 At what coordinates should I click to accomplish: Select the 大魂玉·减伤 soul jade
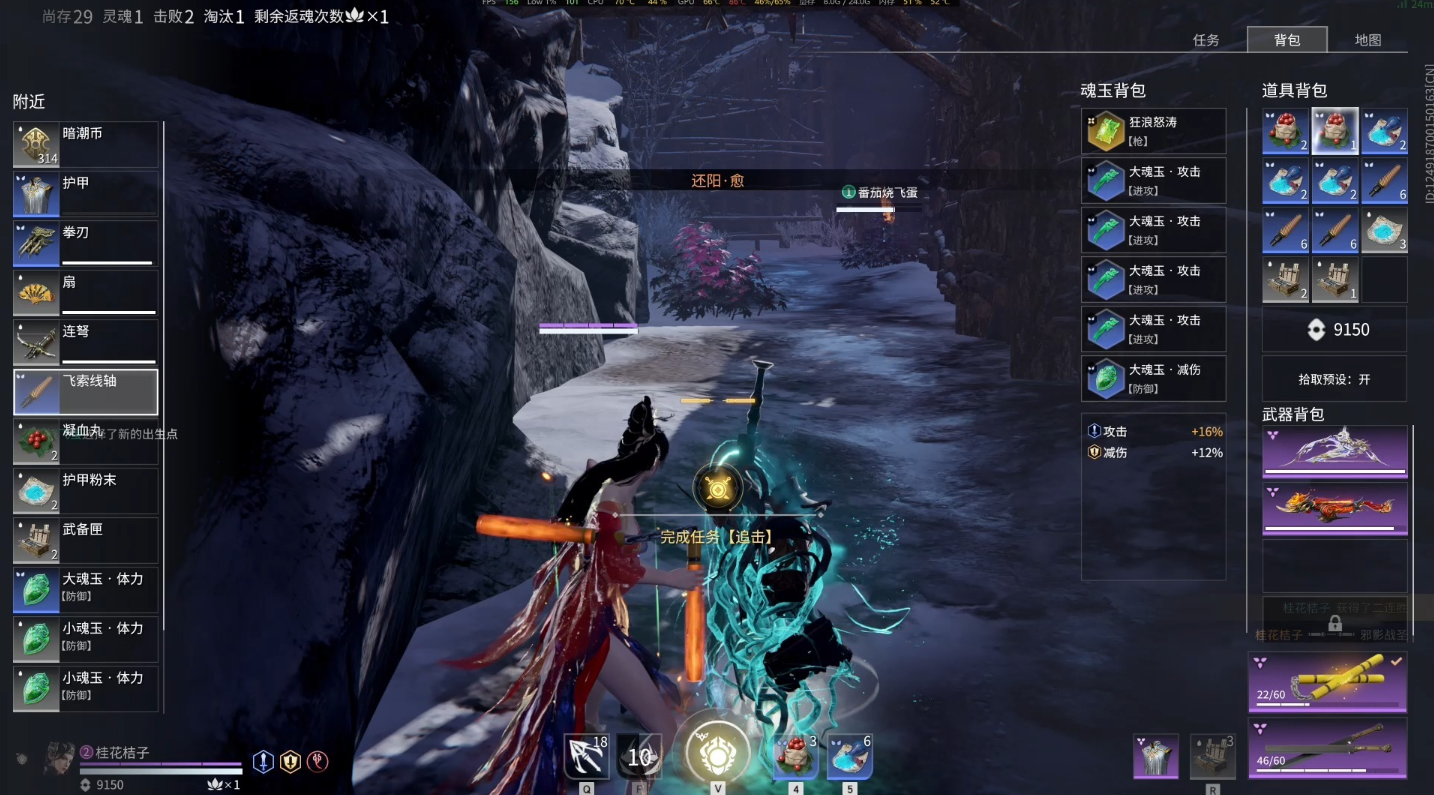[1153, 379]
